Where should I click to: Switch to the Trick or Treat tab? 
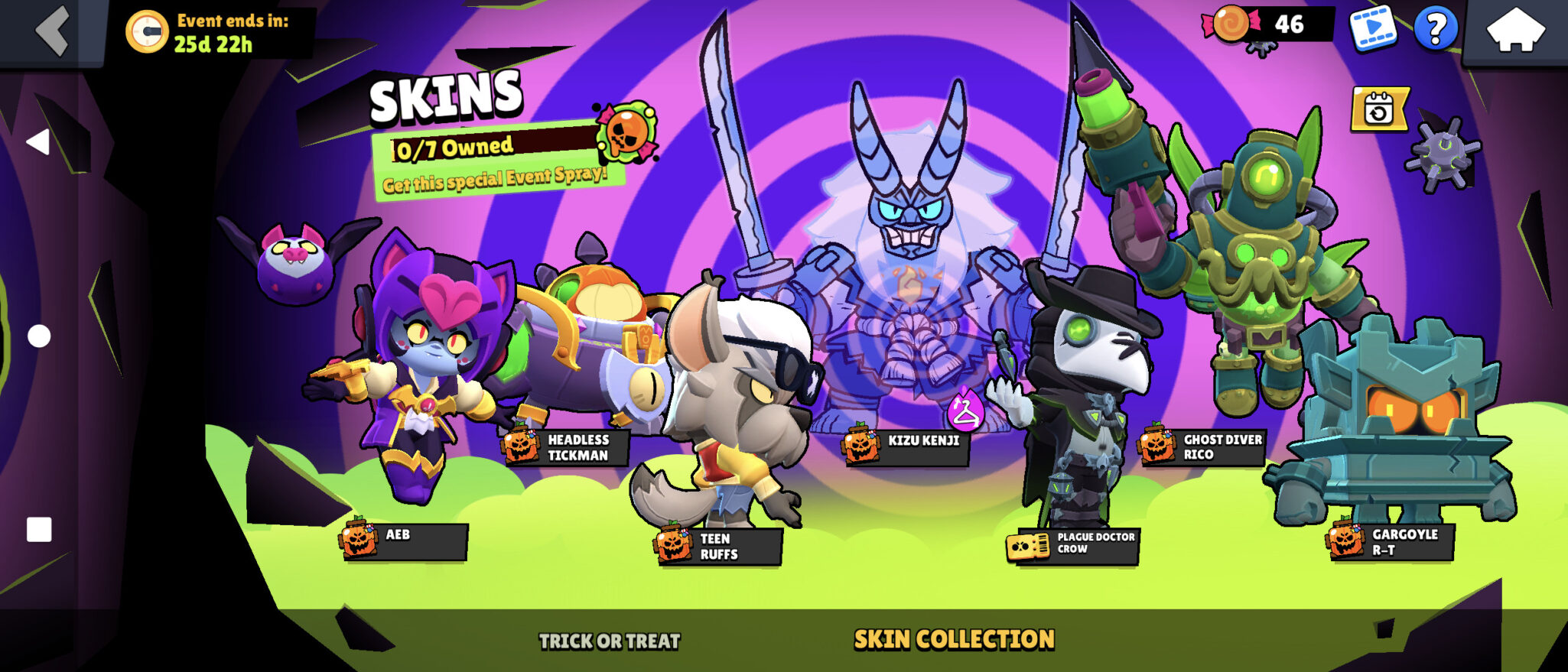[x=609, y=641]
